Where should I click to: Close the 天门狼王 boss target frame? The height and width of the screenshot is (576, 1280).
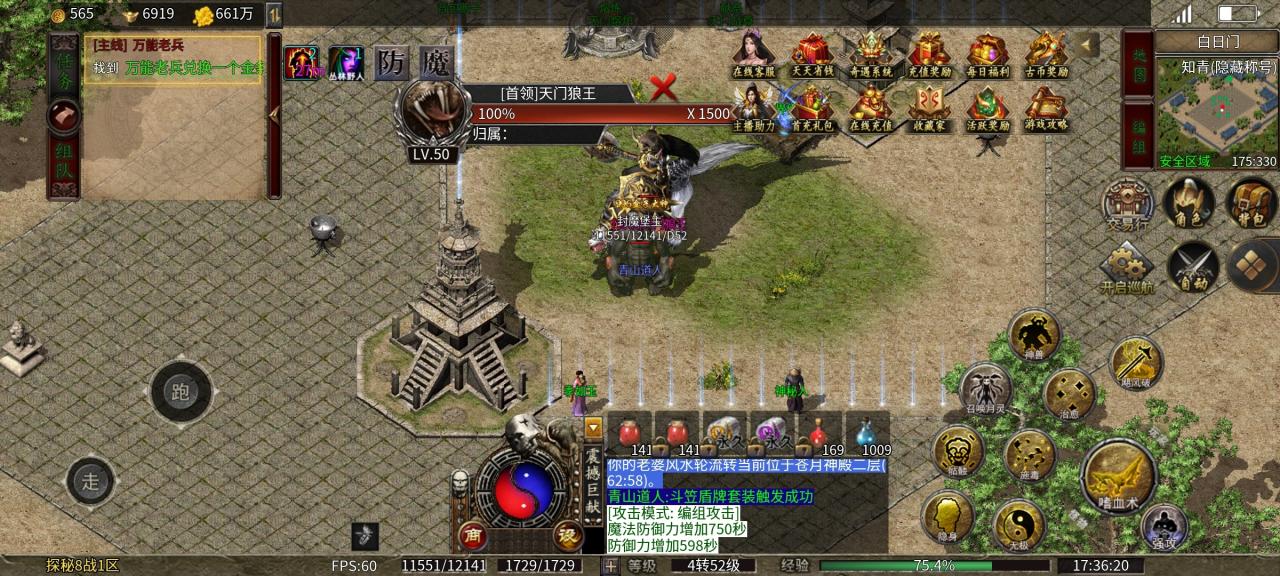pyautogui.click(x=663, y=89)
